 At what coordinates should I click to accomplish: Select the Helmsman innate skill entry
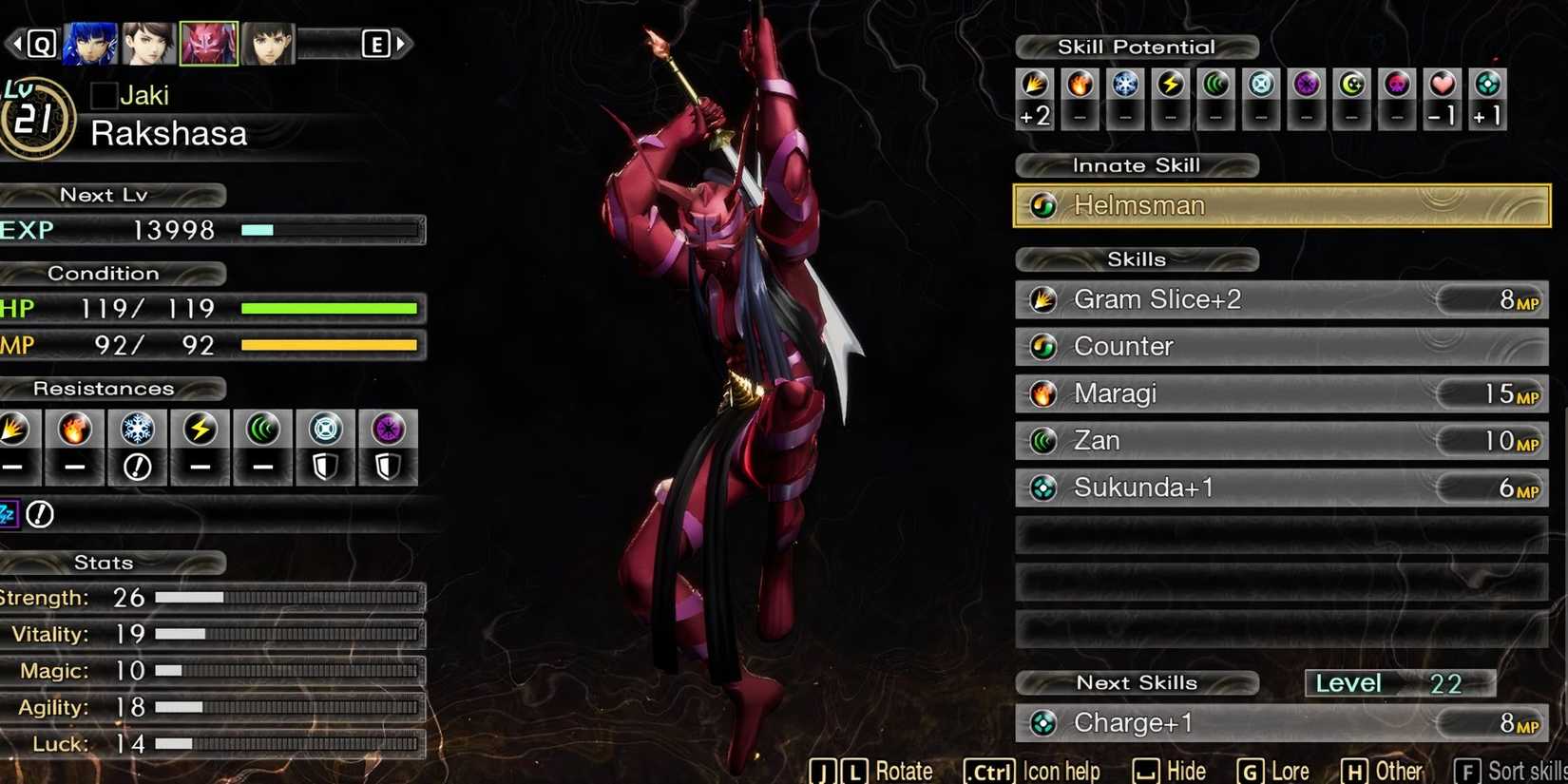[x=1283, y=205]
